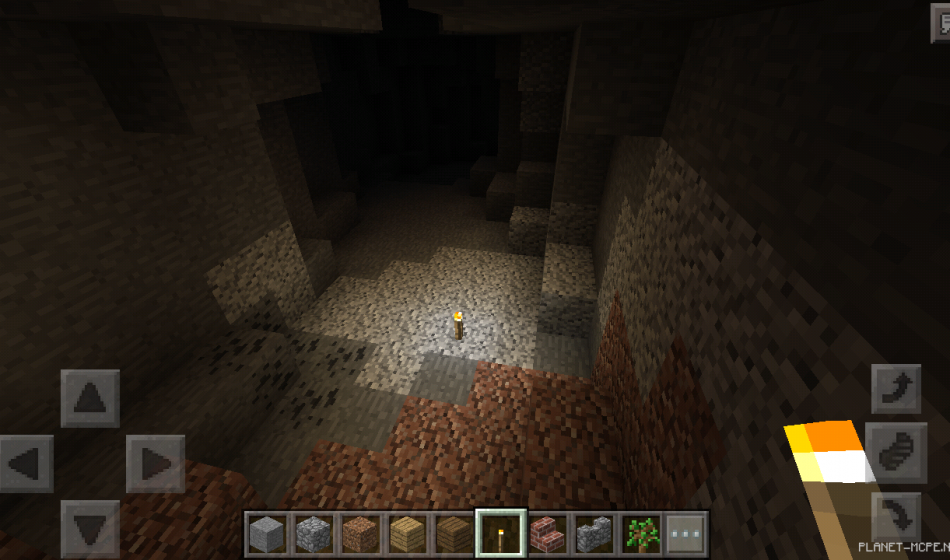
Task: Pick the brick stairs hotbar slot
Action: (546, 533)
